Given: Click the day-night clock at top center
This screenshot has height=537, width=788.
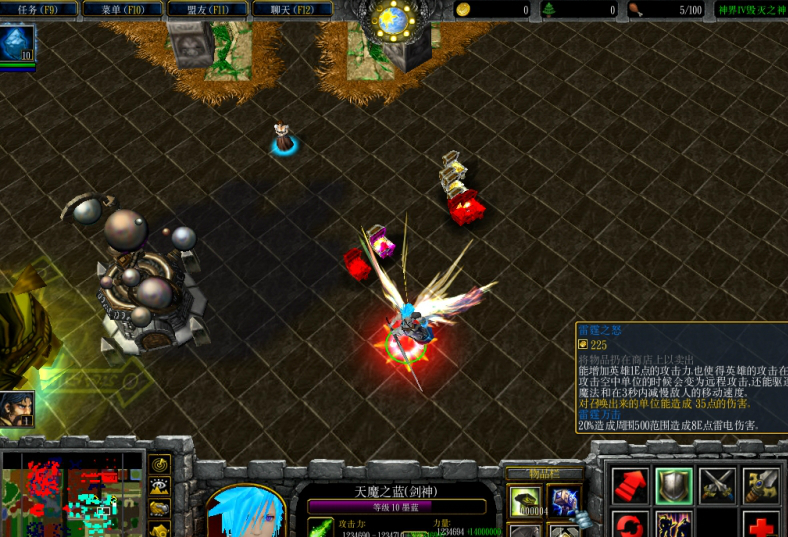Looking at the screenshot, I should [x=394, y=18].
